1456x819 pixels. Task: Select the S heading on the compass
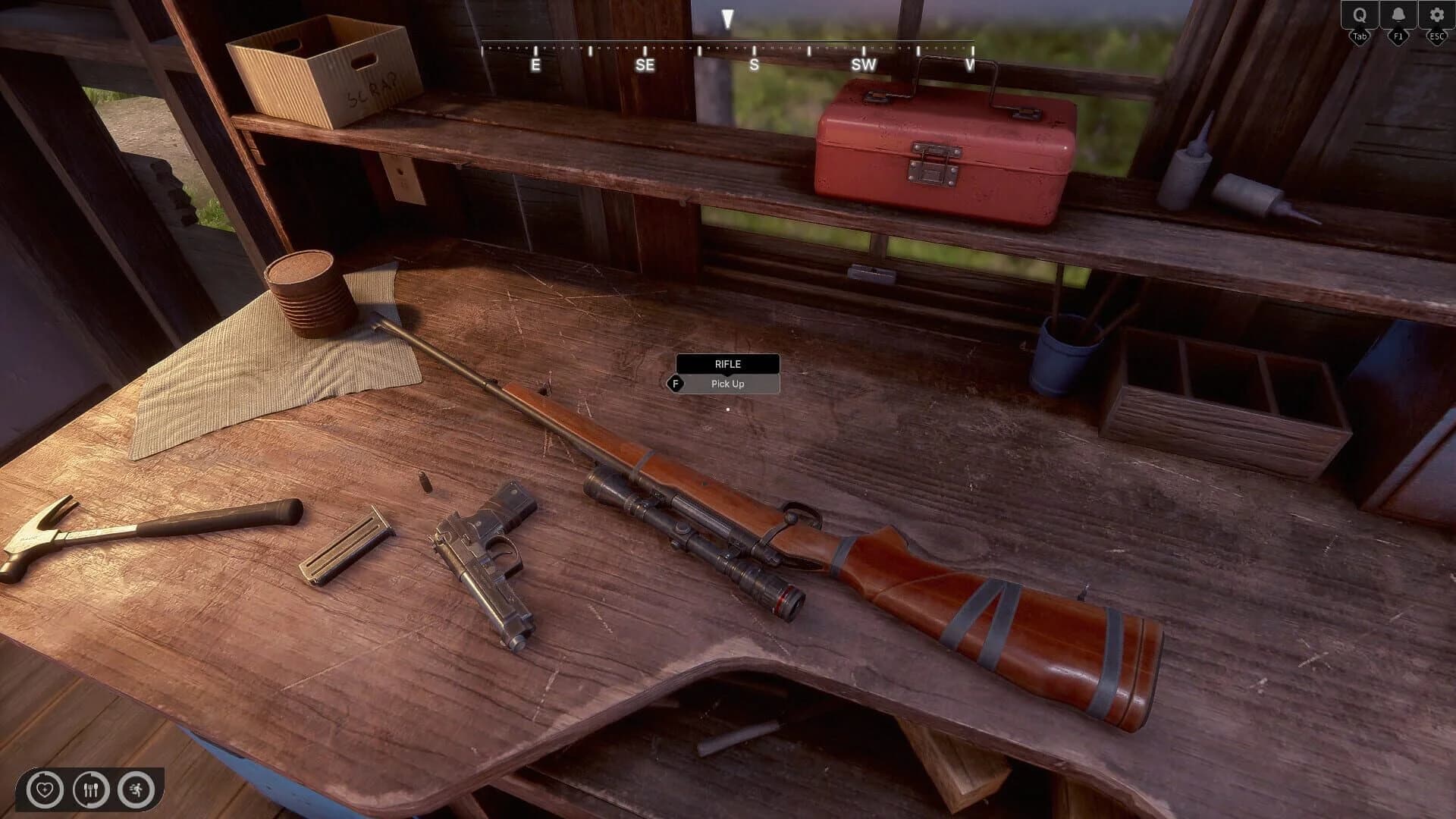coord(753,65)
